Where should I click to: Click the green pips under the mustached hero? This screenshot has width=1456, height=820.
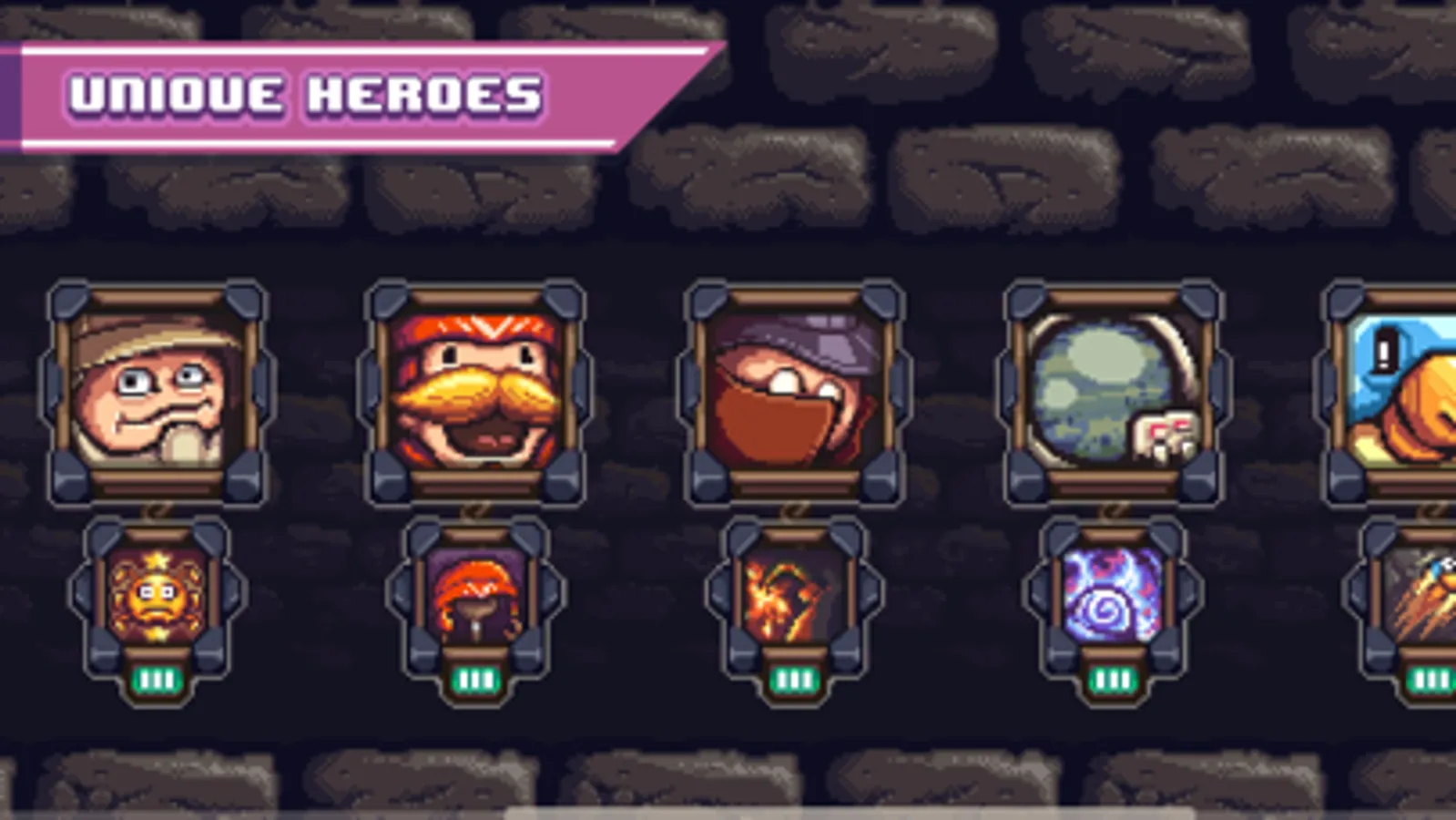[473, 679]
